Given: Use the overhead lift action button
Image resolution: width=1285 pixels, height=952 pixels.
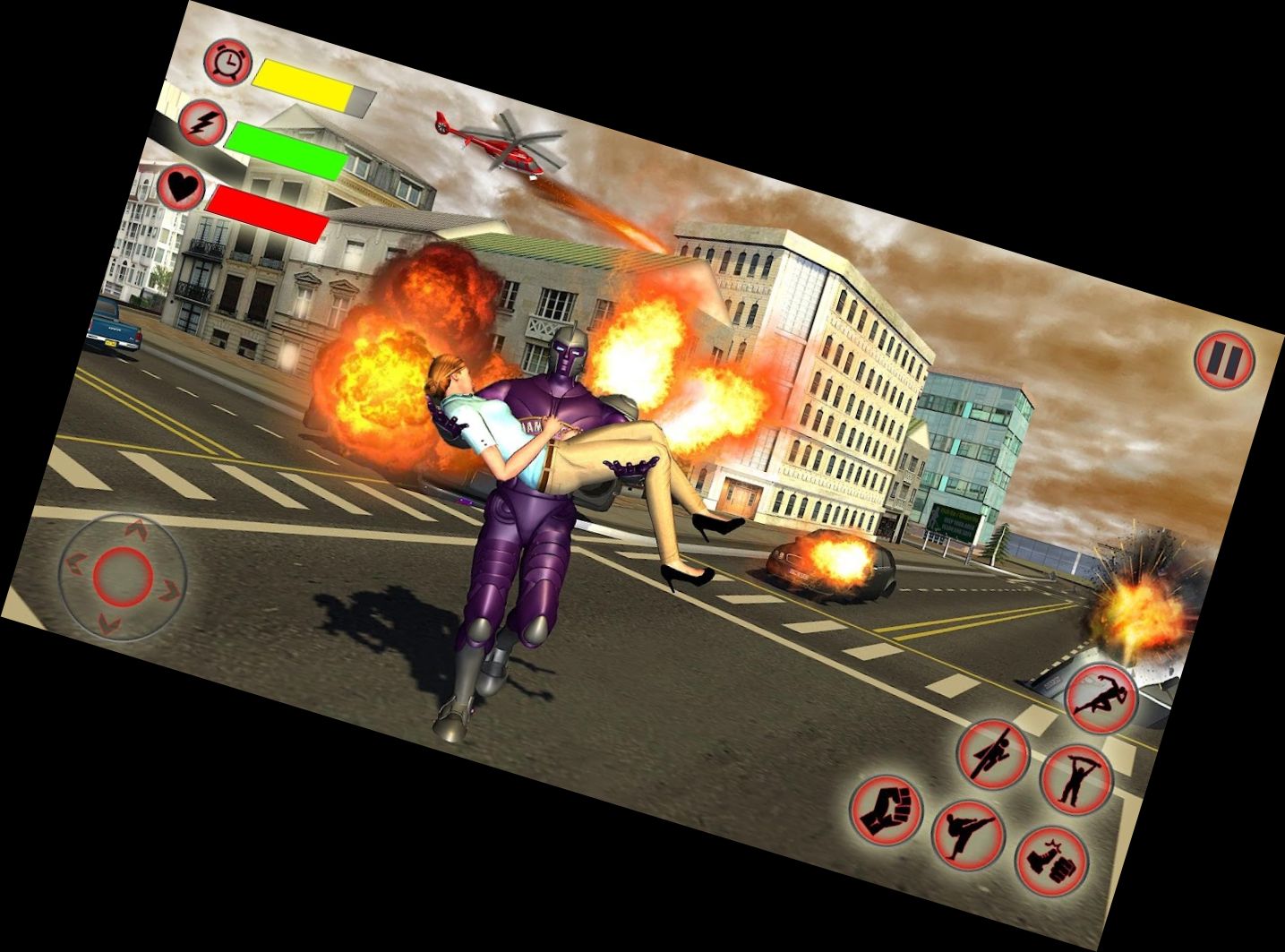Looking at the screenshot, I should tap(1075, 778).
